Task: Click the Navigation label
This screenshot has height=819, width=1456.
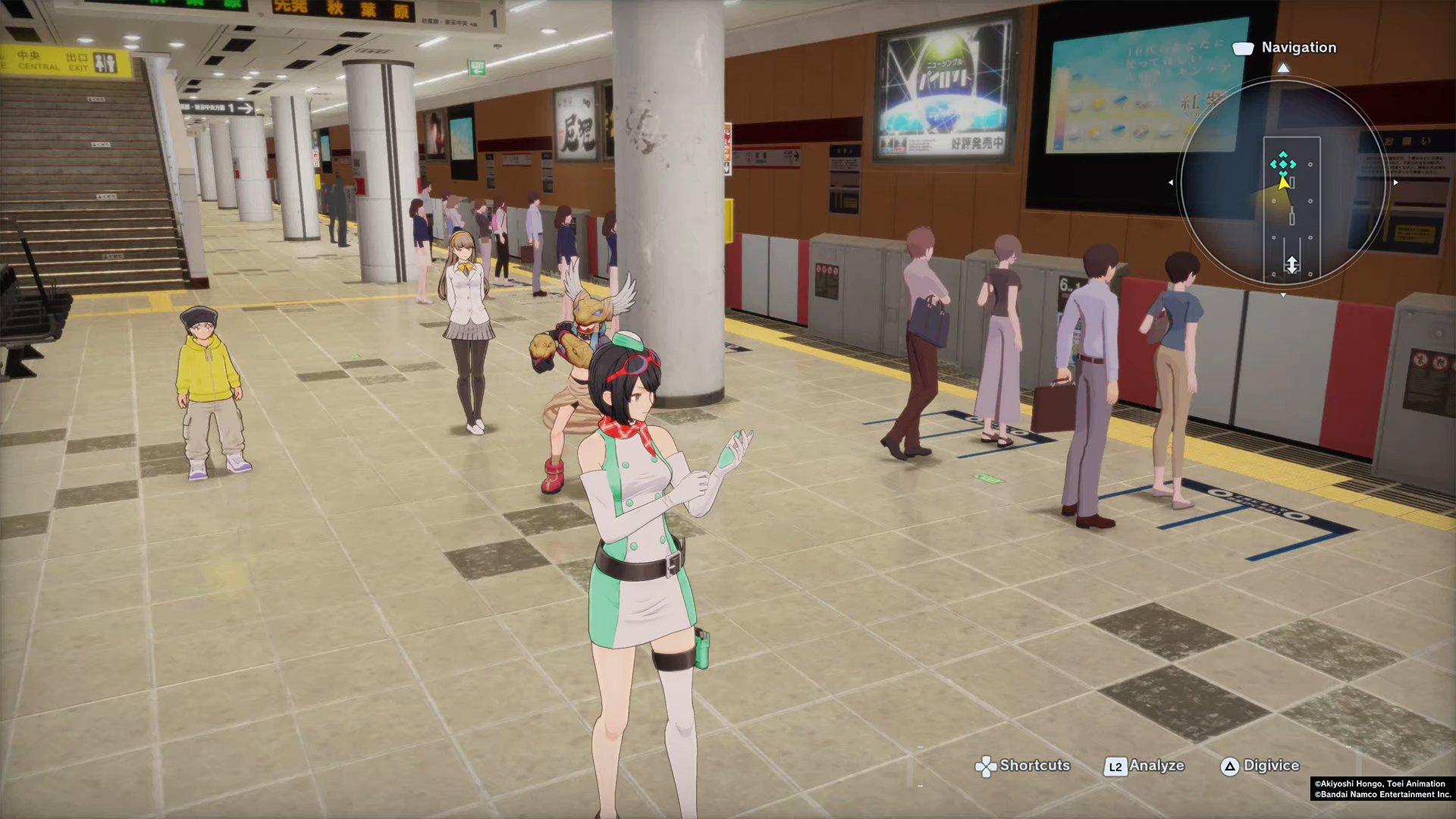Action: [x=1299, y=48]
